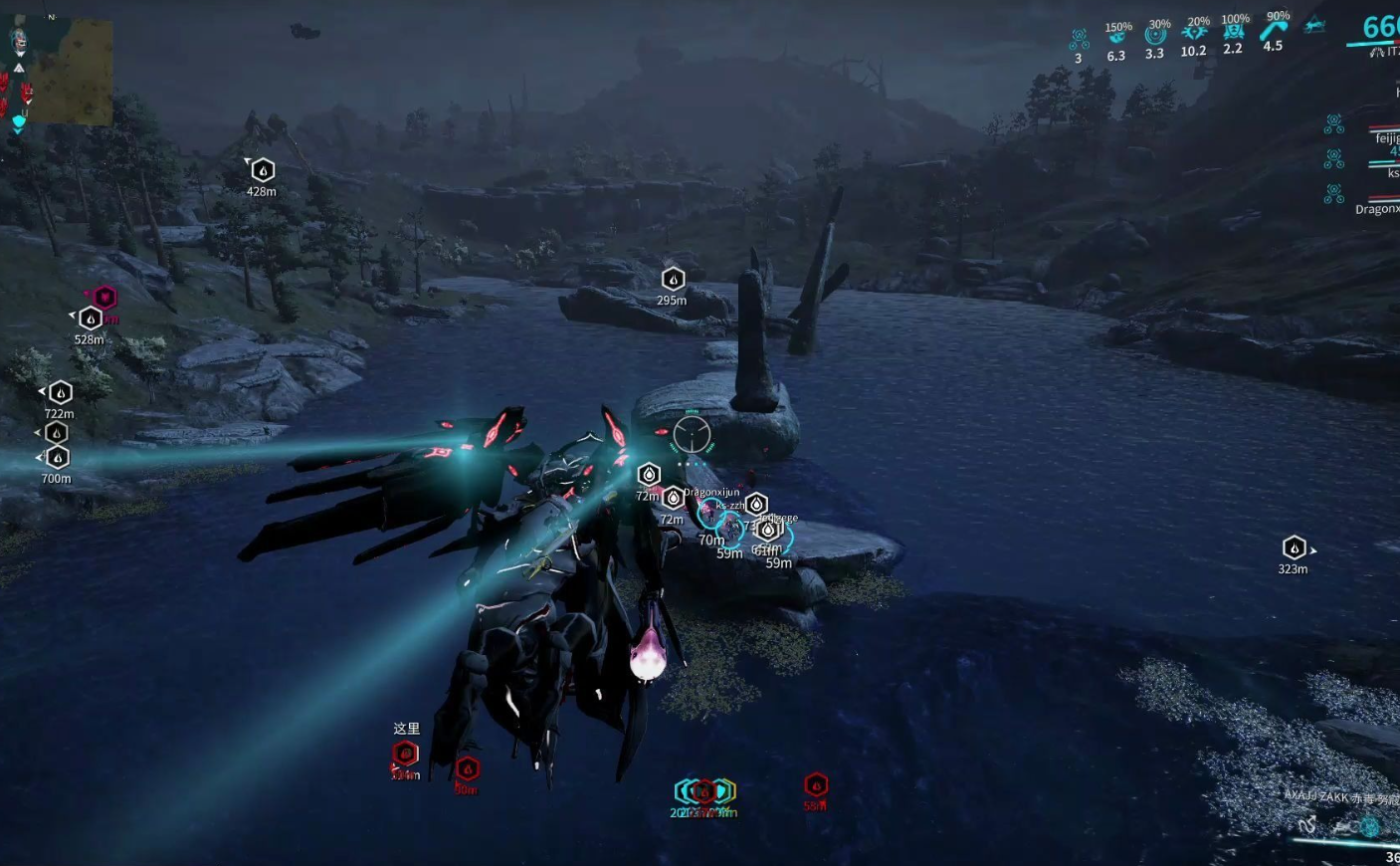This screenshot has width=1400, height=866.
Task: Click the waypoint marker at 295m
Action: [673, 280]
